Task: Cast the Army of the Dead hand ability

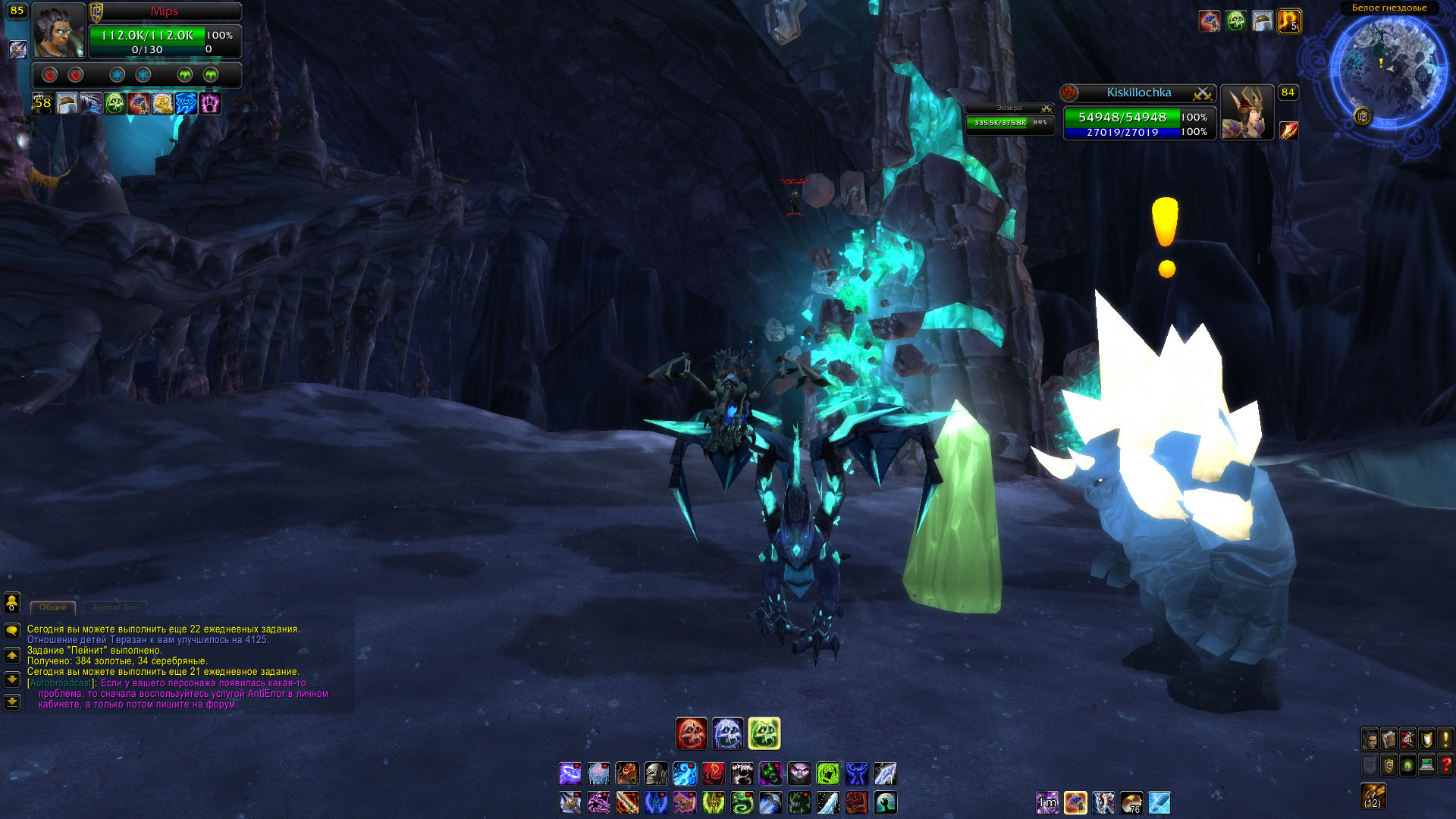Action: click(885, 802)
